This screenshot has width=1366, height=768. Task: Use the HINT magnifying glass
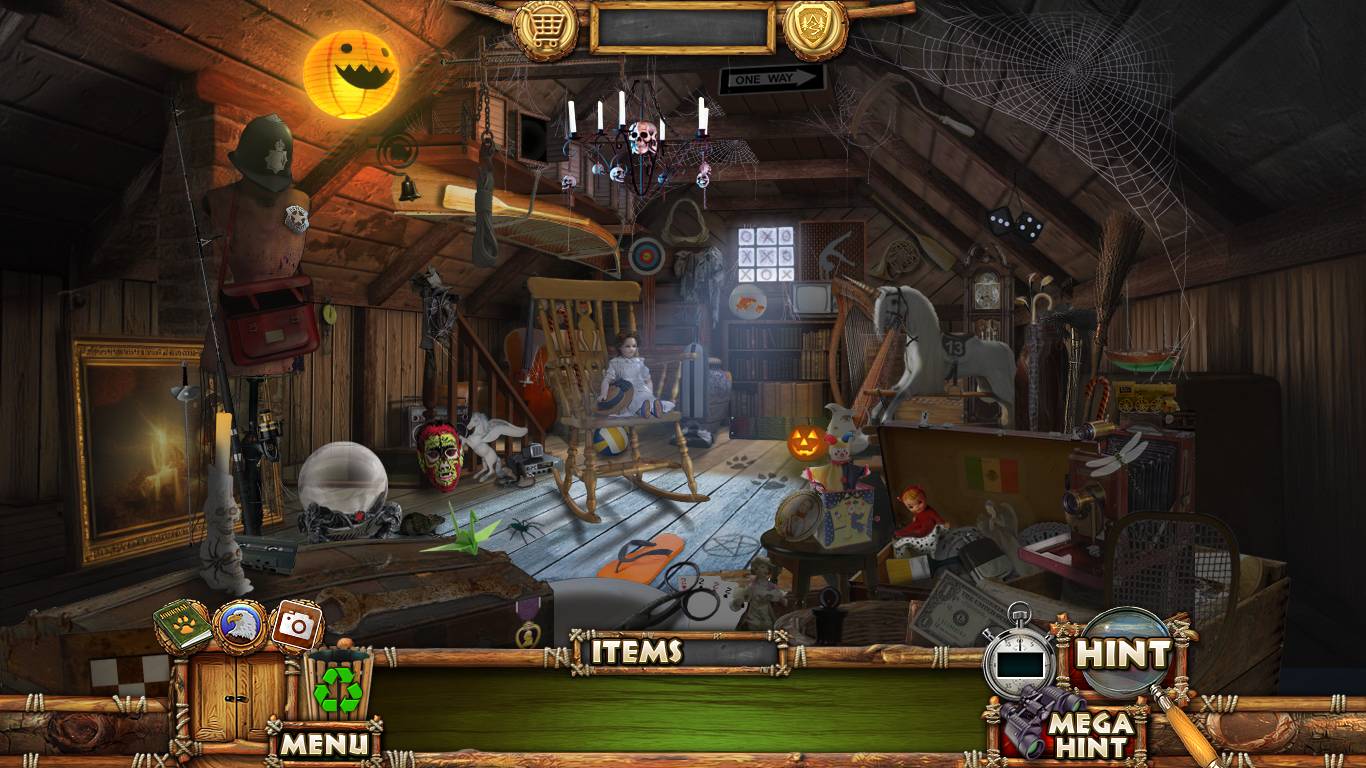[1122, 655]
